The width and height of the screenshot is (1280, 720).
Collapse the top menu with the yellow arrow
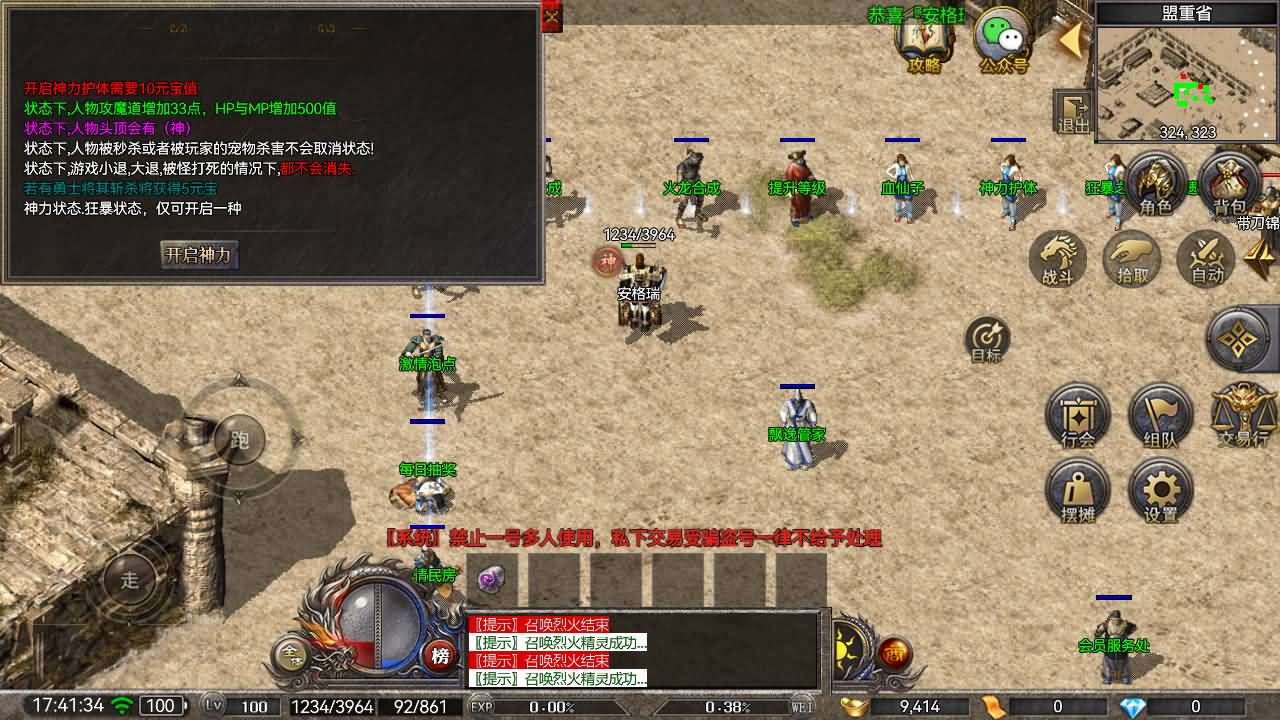click(1070, 40)
